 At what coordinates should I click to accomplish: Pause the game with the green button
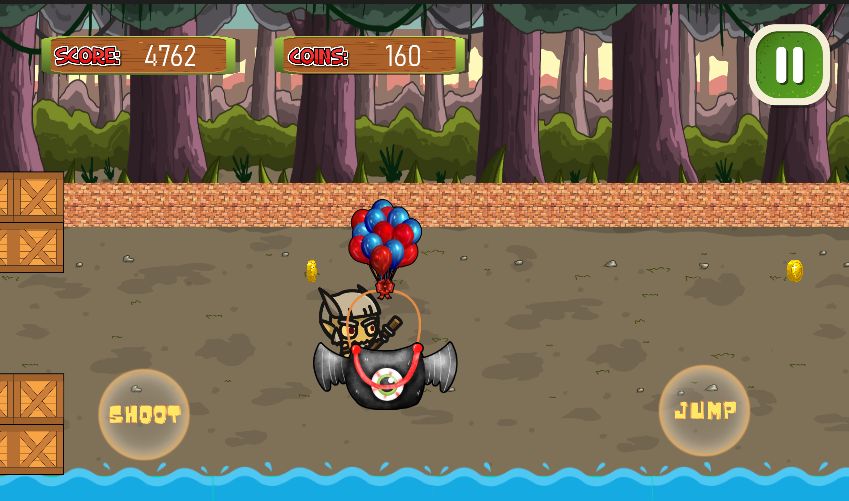tap(789, 65)
